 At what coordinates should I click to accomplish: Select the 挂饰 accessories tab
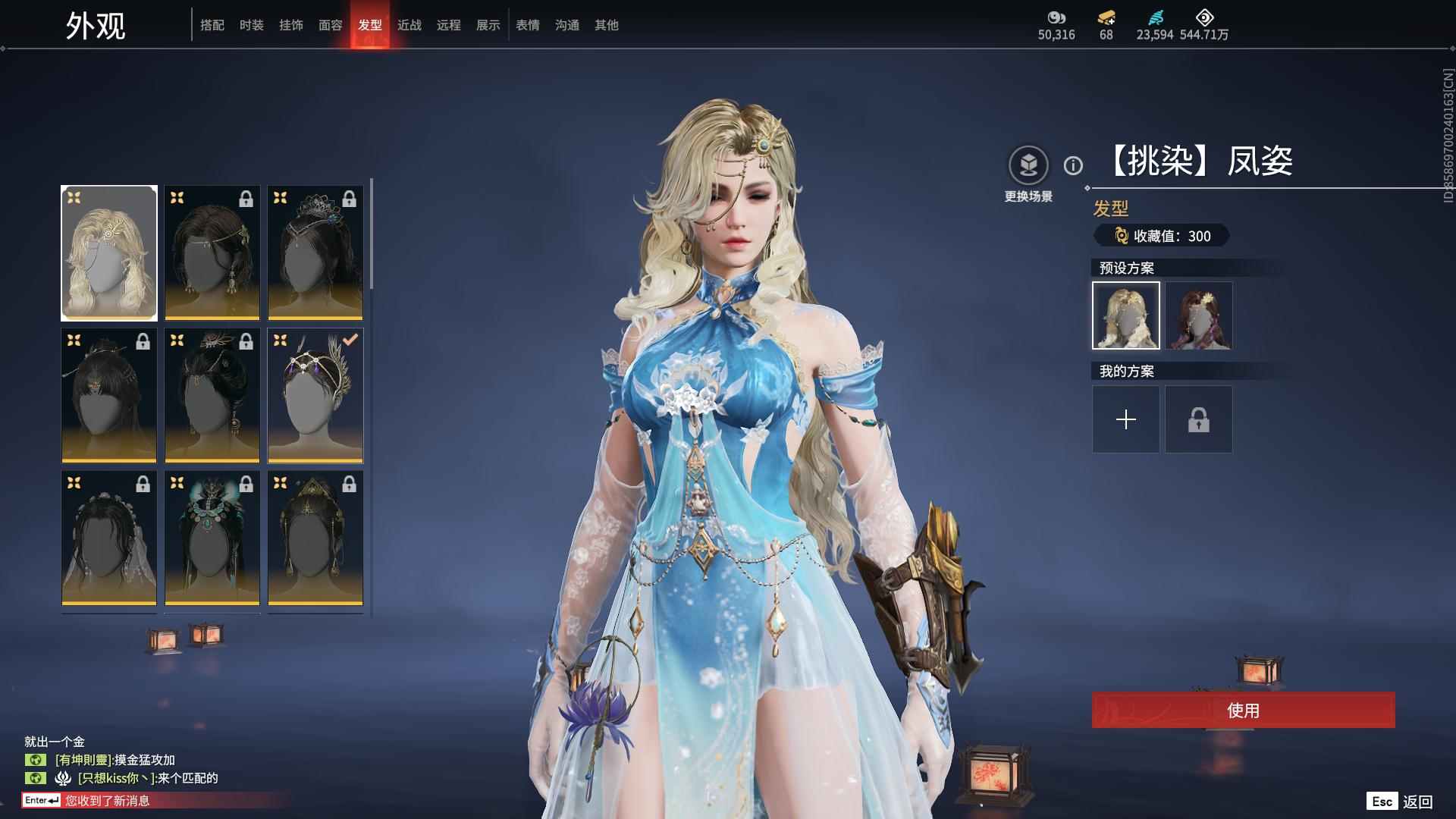[290, 25]
